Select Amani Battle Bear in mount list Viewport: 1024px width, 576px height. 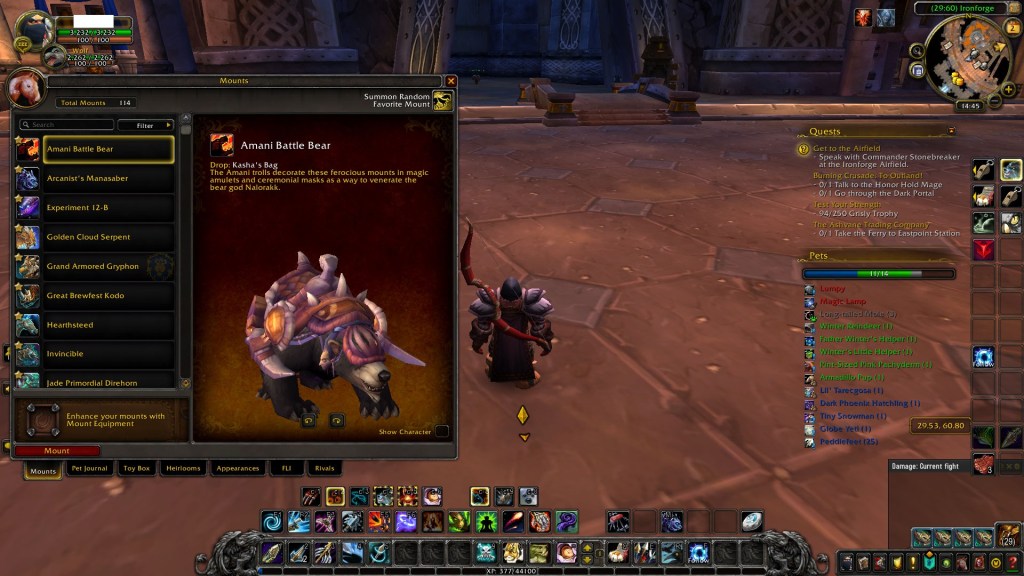point(95,149)
